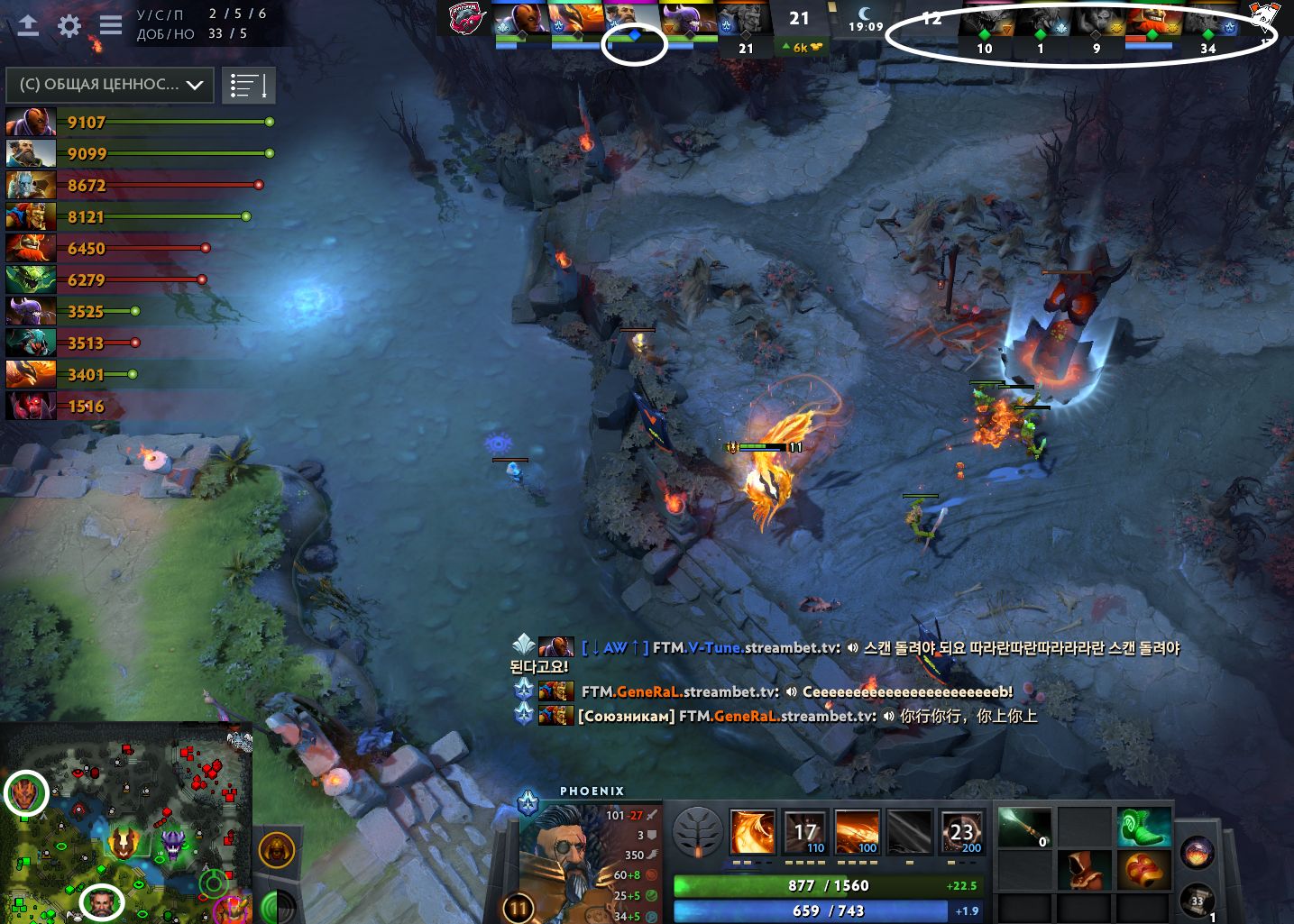This screenshot has width=1294, height=924.
Task: Click the gold courier button beside minimap
Action: (277, 849)
